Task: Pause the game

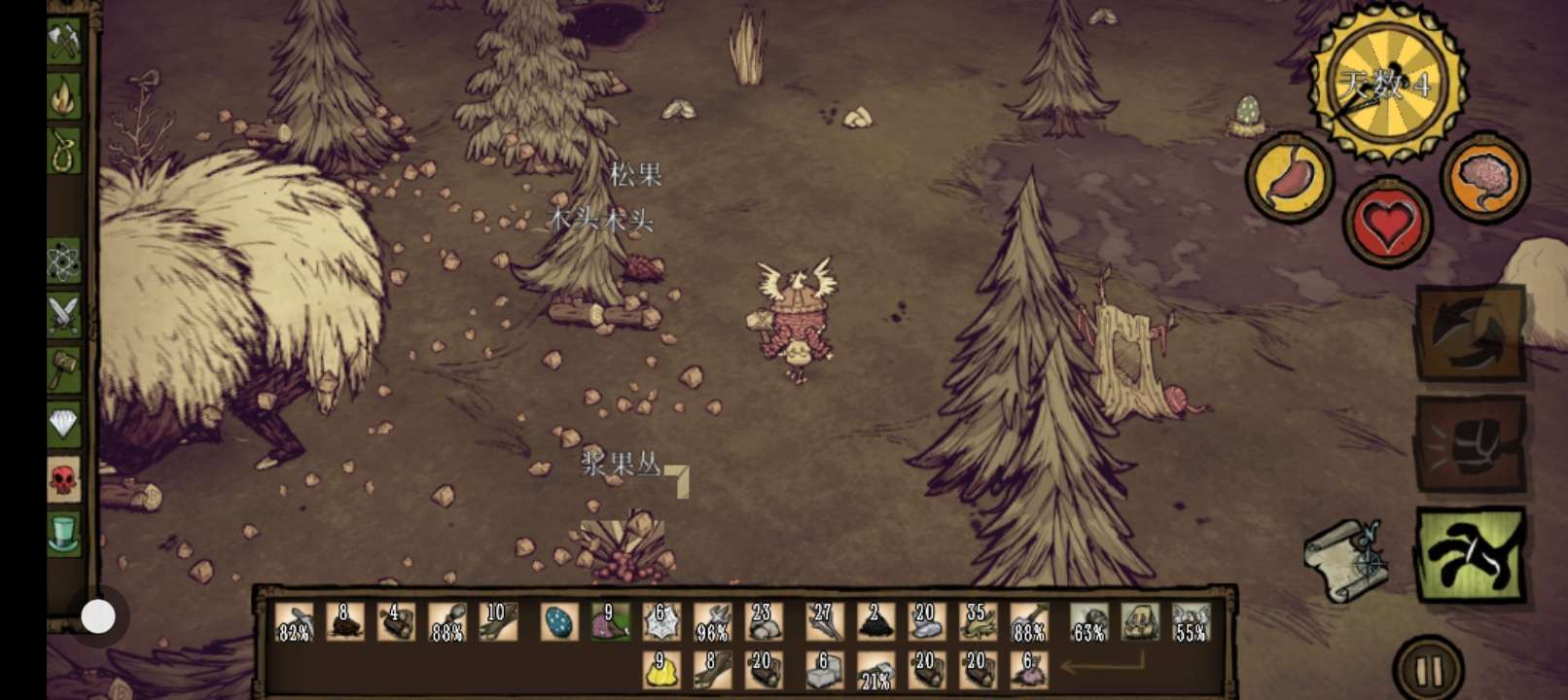Action: click(1429, 670)
